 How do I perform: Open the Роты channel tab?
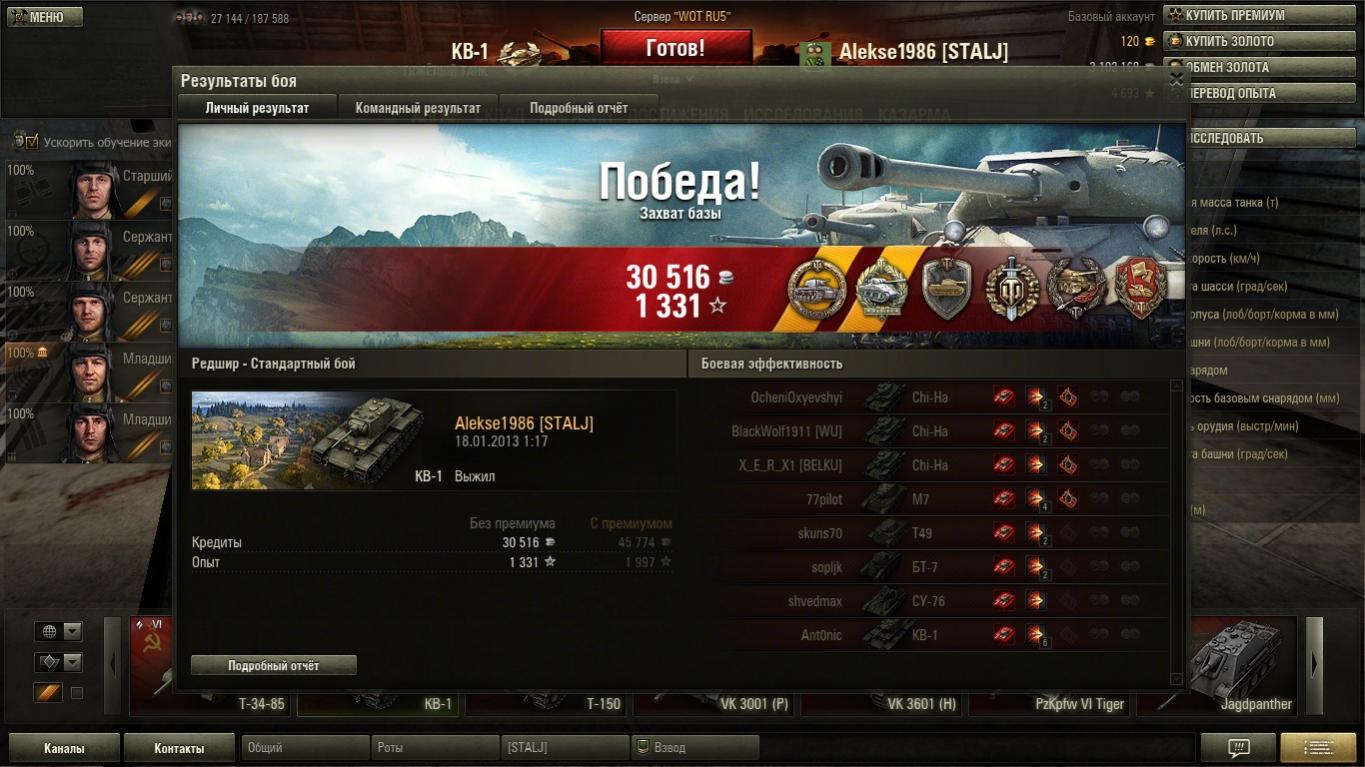pyautogui.click(x=435, y=748)
